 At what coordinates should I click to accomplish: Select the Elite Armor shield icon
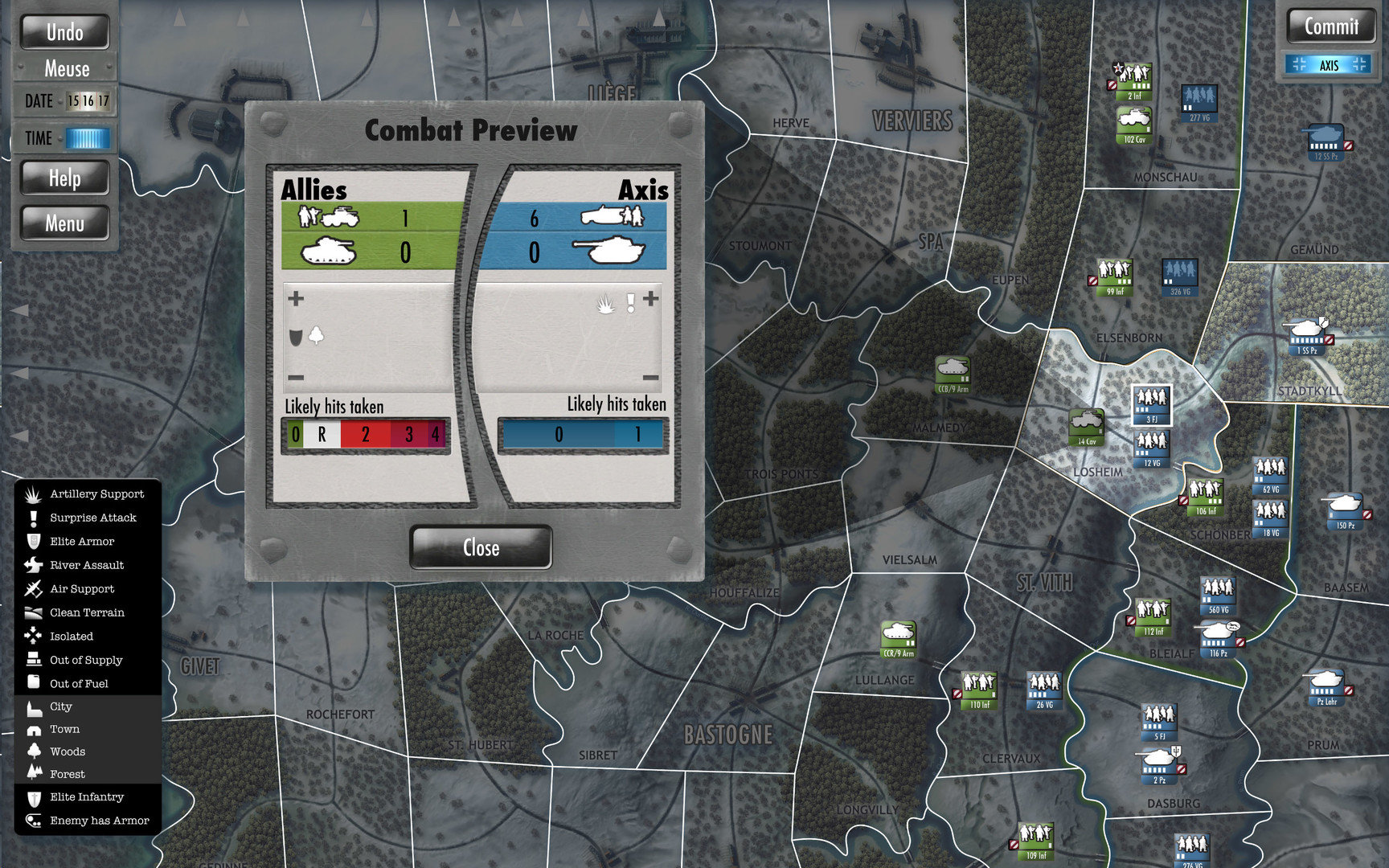click(x=32, y=541)
